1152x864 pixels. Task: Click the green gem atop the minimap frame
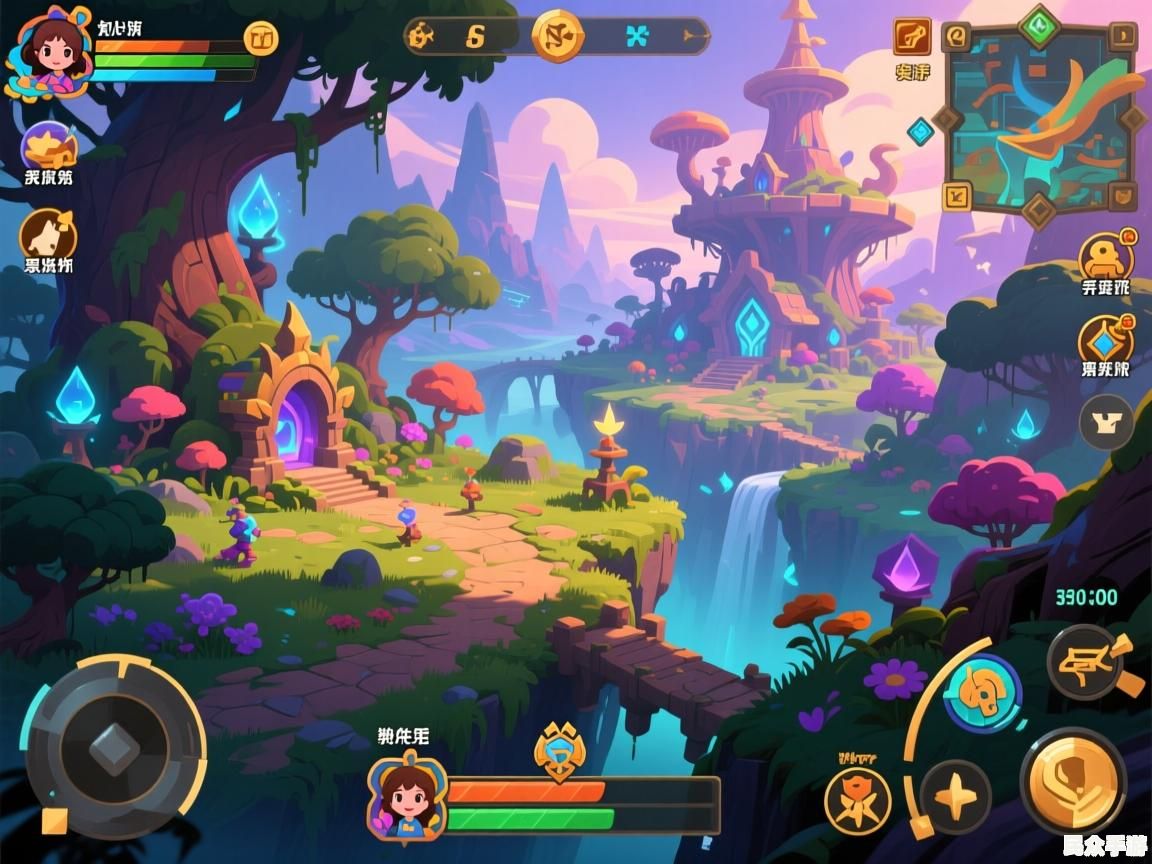(x=1039, y=23)
